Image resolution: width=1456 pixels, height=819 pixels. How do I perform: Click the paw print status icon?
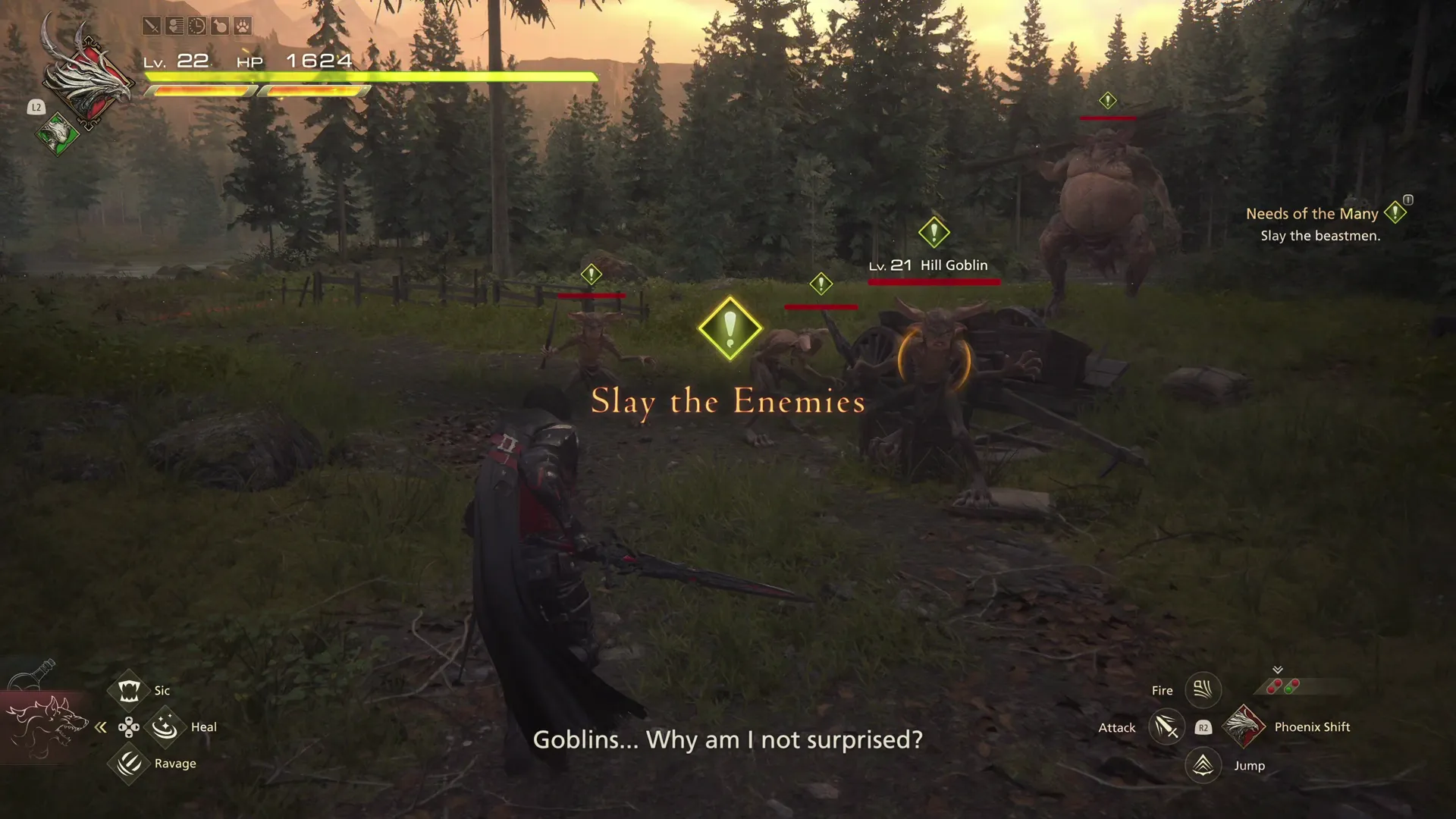pos(243,26)
